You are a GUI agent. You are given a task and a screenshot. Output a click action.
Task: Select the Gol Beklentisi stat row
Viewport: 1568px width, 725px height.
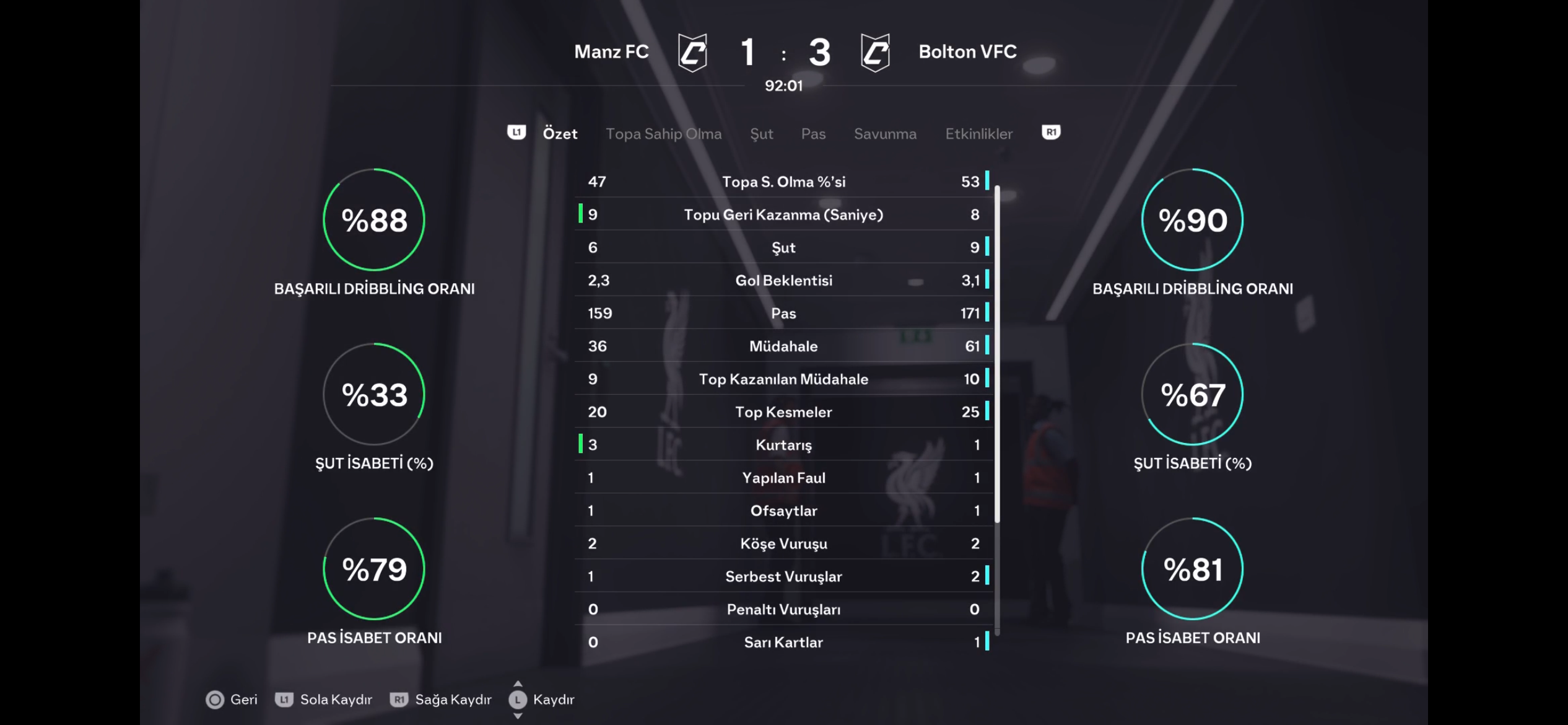[x=783, y=280]
